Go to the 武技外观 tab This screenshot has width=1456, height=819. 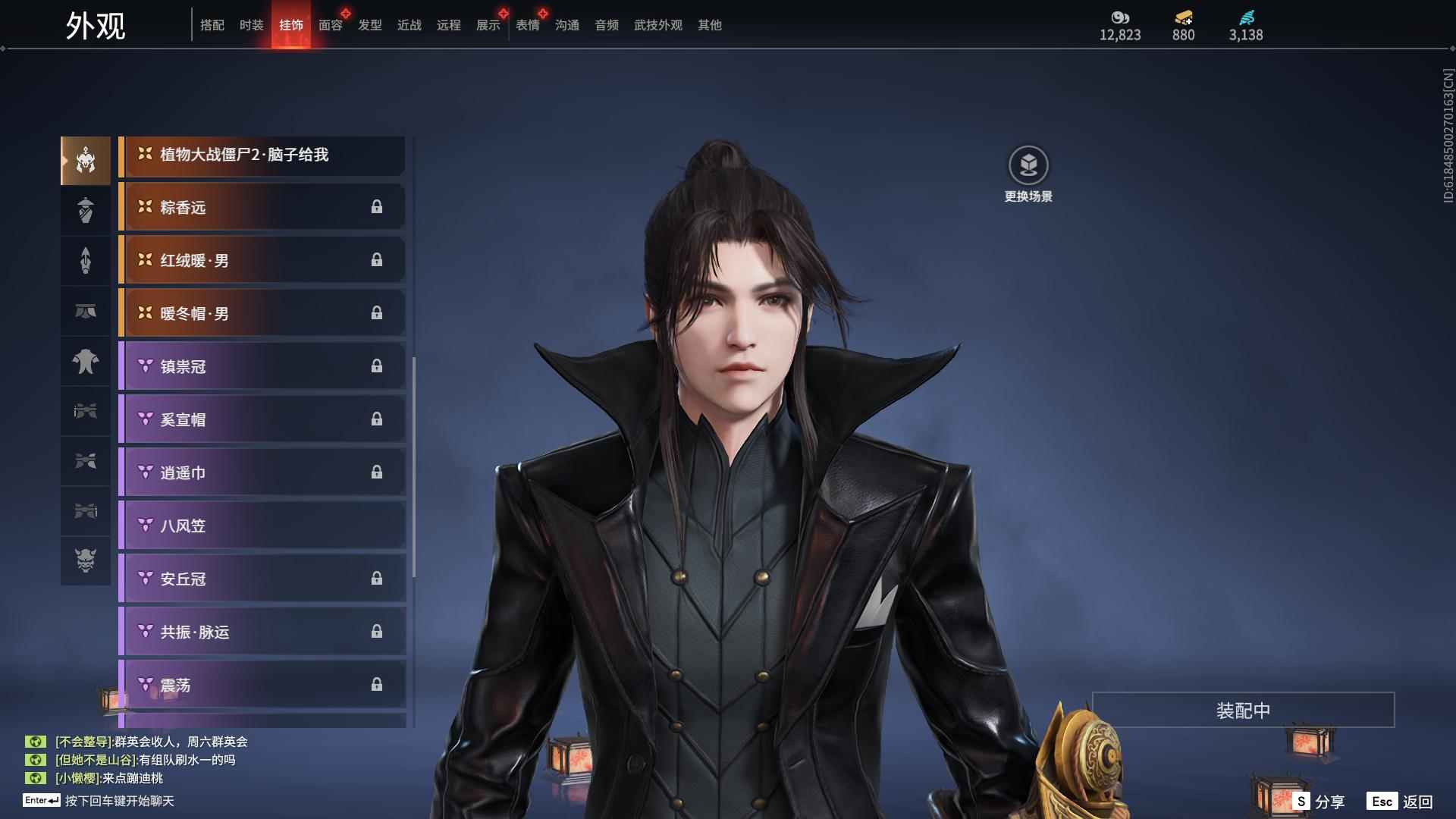(657, 25)
